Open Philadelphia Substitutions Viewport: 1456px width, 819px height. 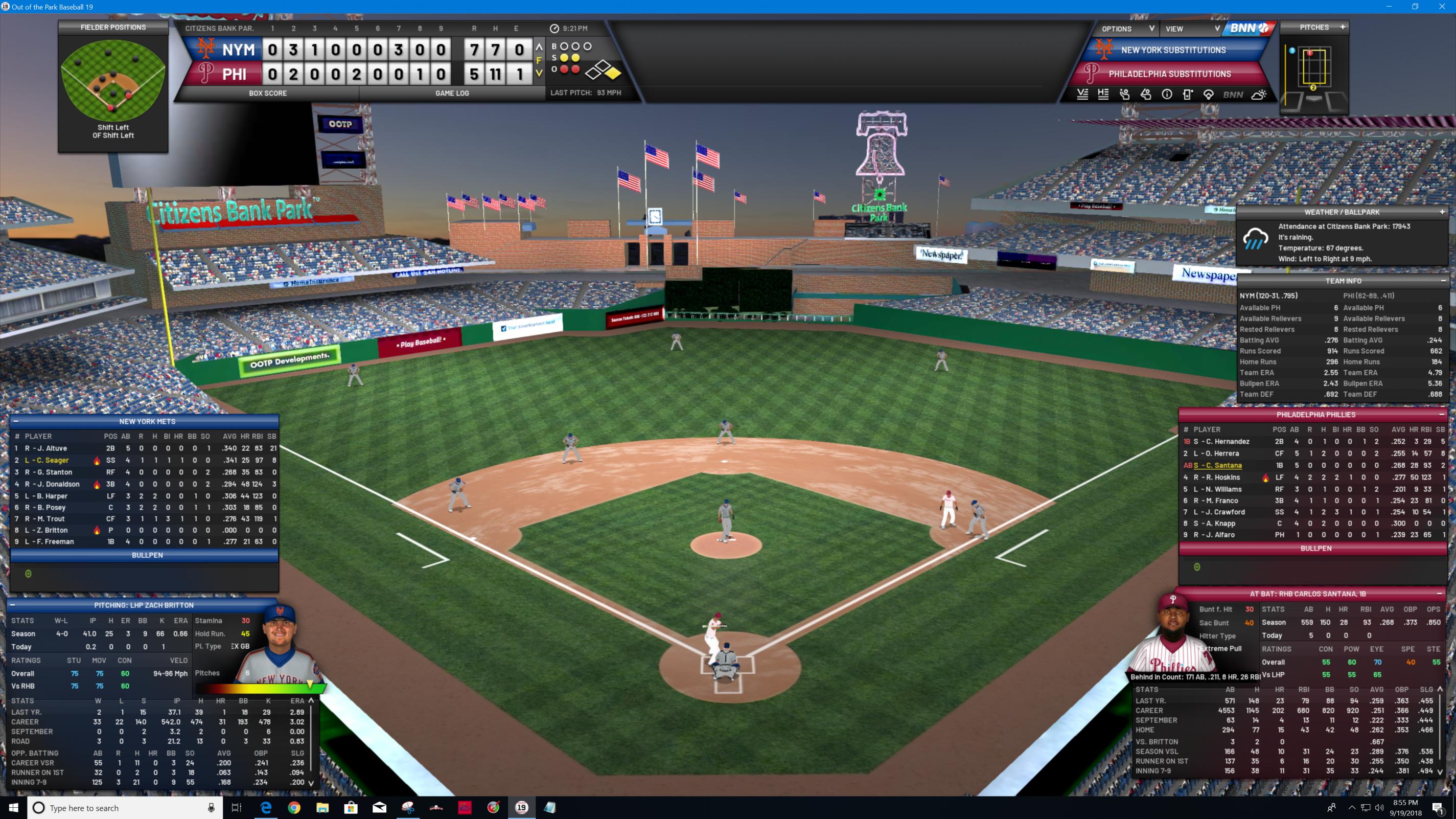click(x=1169, y=74)
